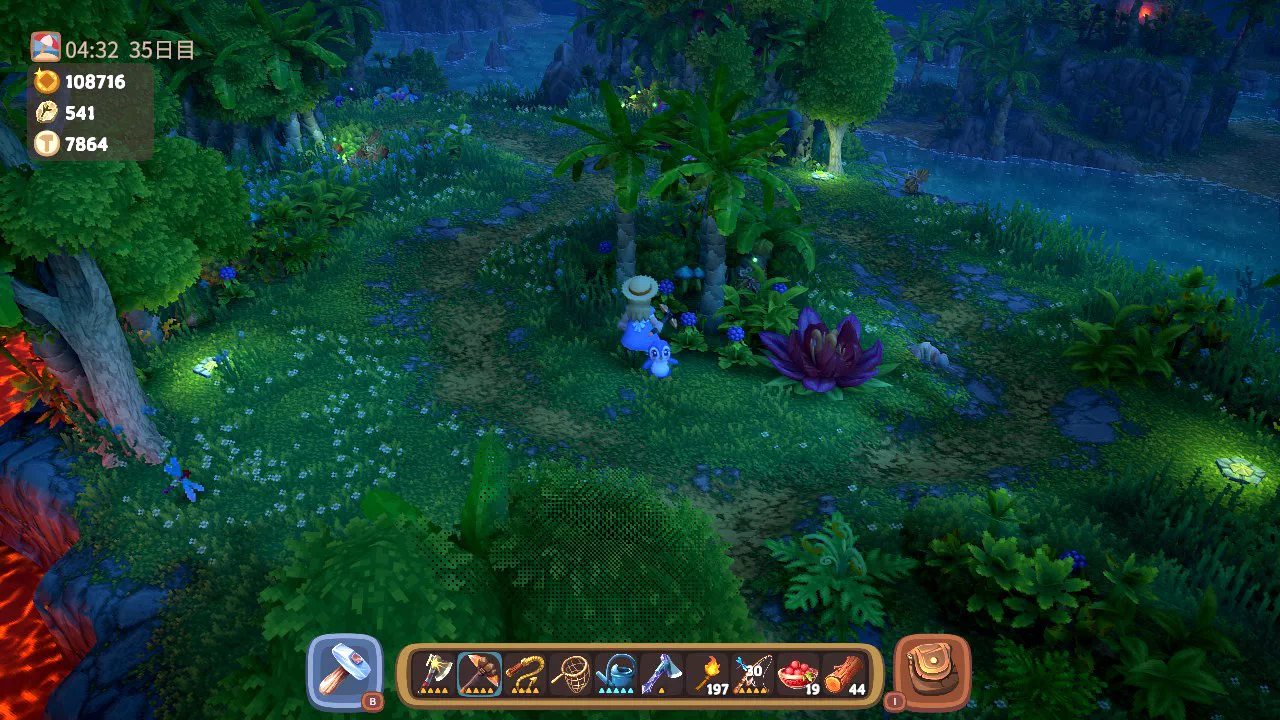Open the backpack inventory
Image resolution: width=1280 pixels, height=720 pixels.
(932, 671)
